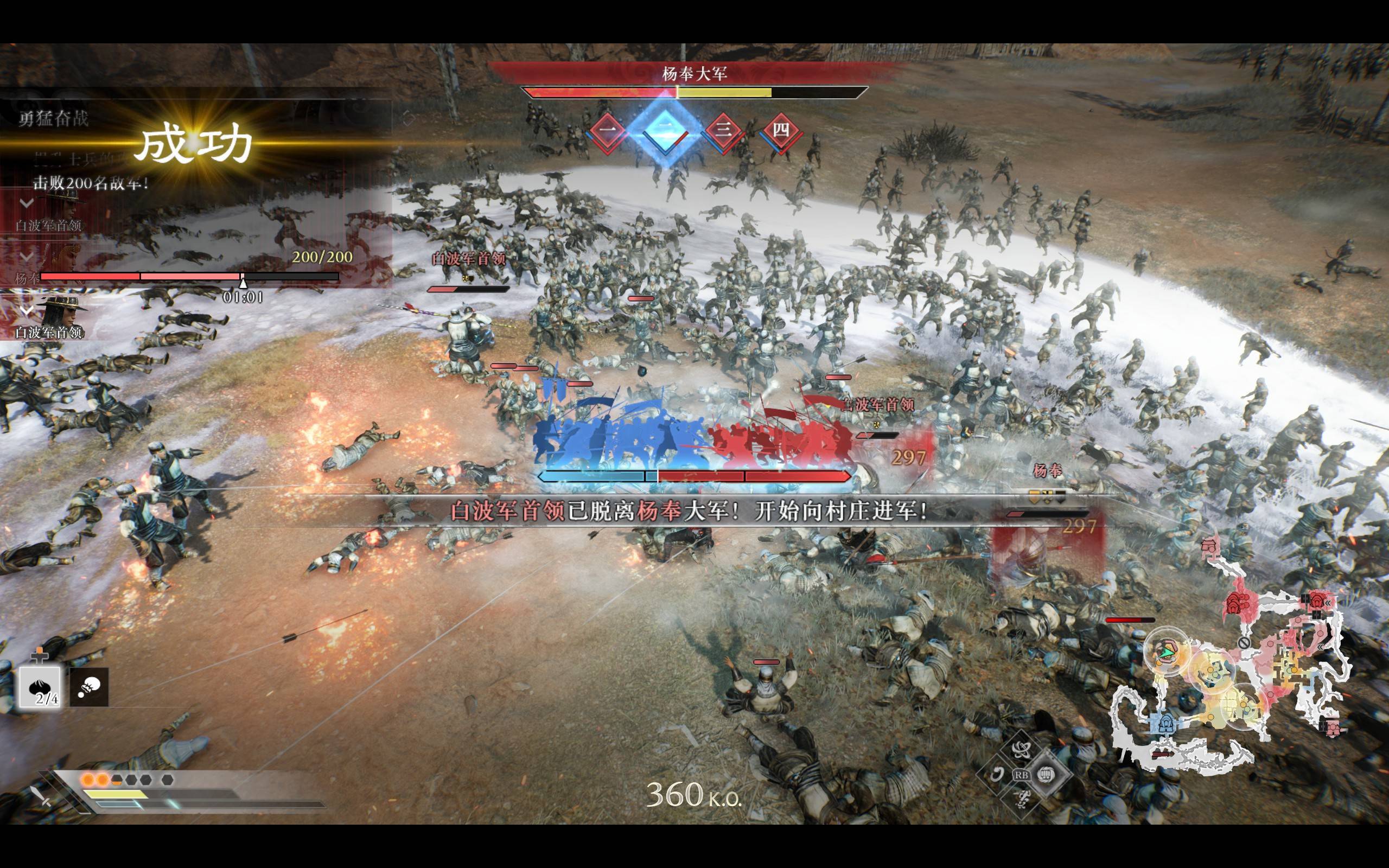Choose phase marker 三 diamond
The width and height of the screenshot is (1389, 868).
tap(723, 131)
